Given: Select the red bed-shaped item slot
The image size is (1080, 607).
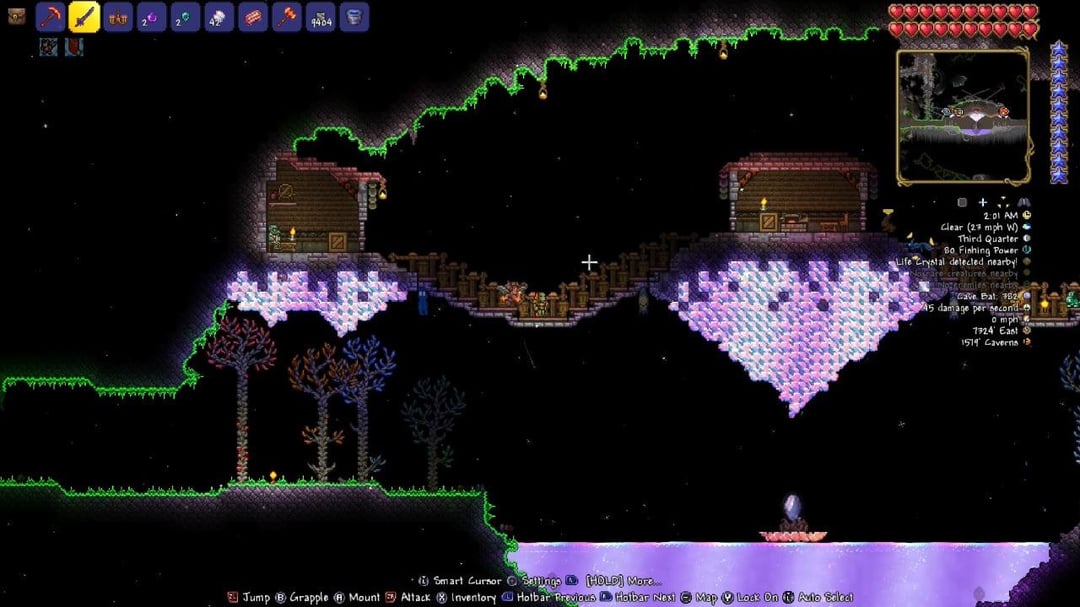Looking at the screenshot, I should (254, 17).
